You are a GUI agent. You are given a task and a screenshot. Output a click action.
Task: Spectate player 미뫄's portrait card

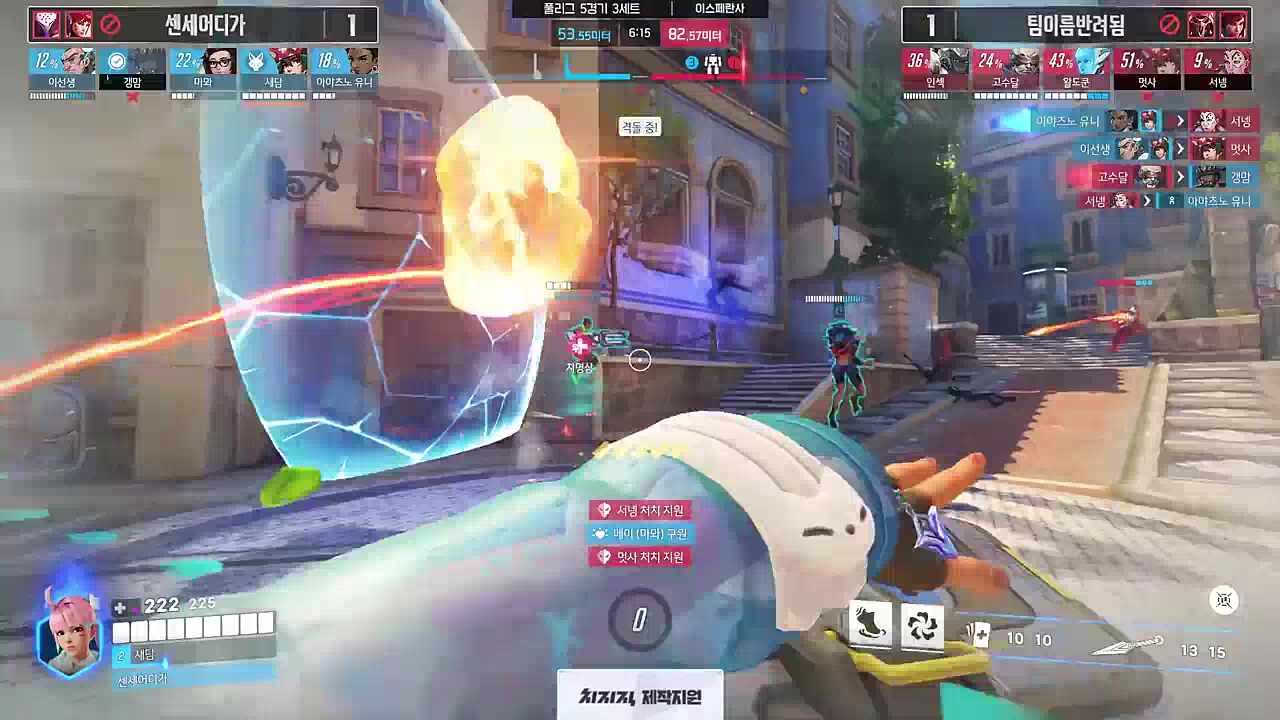pyautogui.click(x=203, y=70)
